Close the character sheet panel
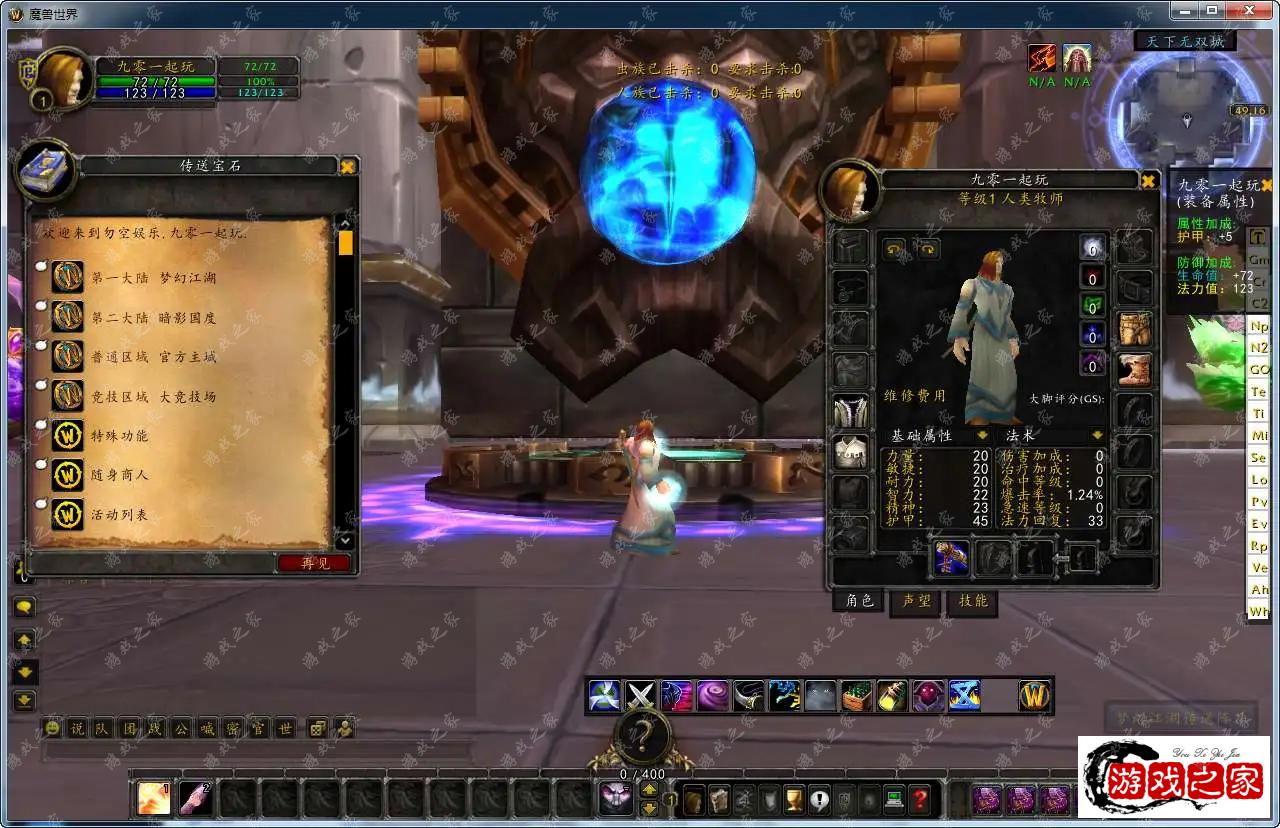This screenshot has width=1280, height=828. click(1148, 181)
